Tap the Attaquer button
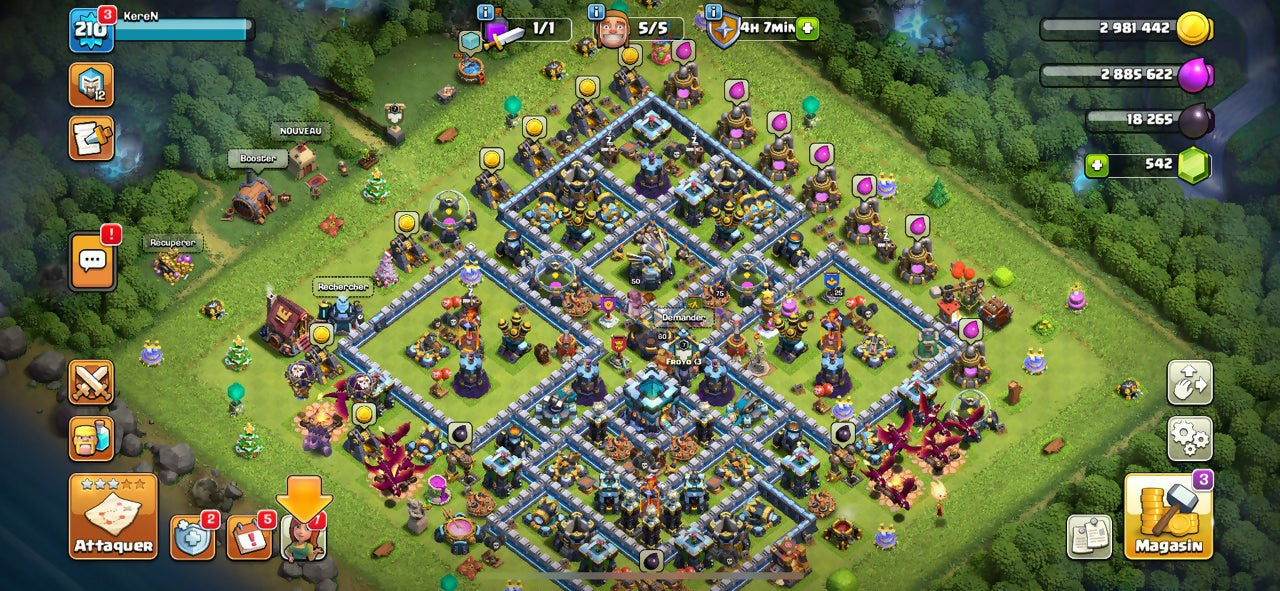 113,515
